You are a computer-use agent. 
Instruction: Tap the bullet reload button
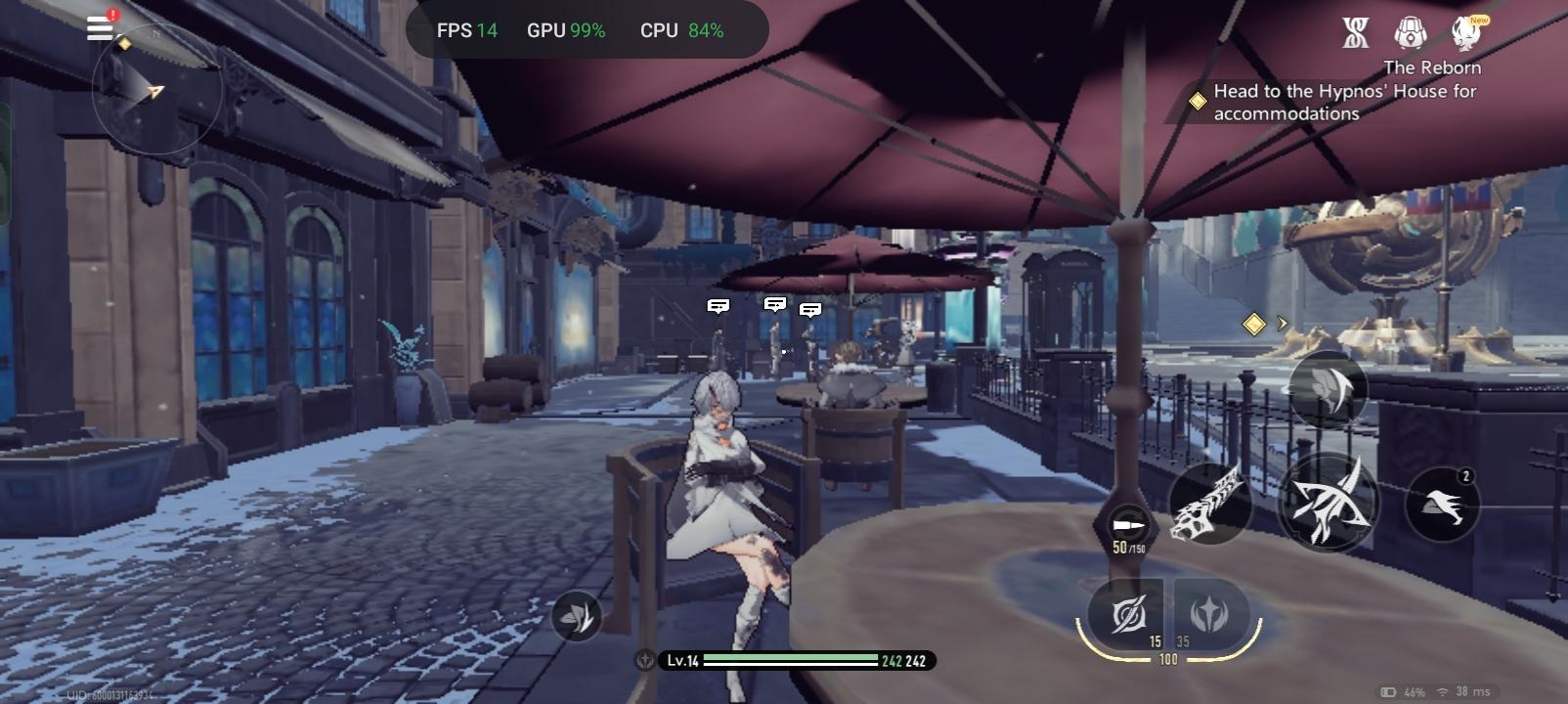click(x=1128, y=527)
